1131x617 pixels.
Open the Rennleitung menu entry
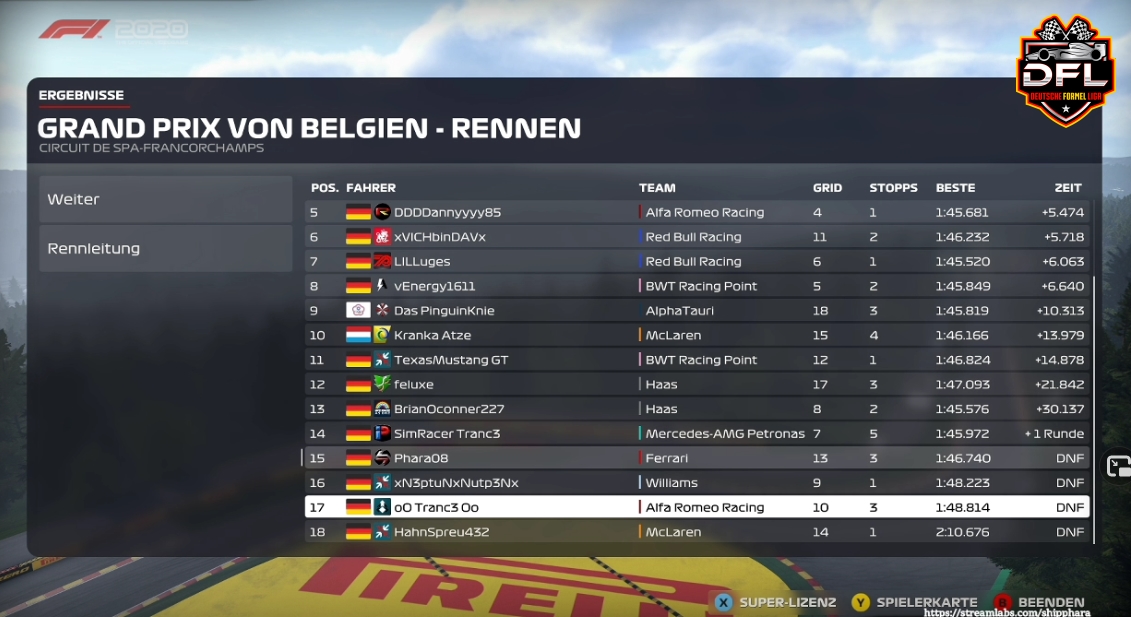pyautogui.click(x=165, y=248)
